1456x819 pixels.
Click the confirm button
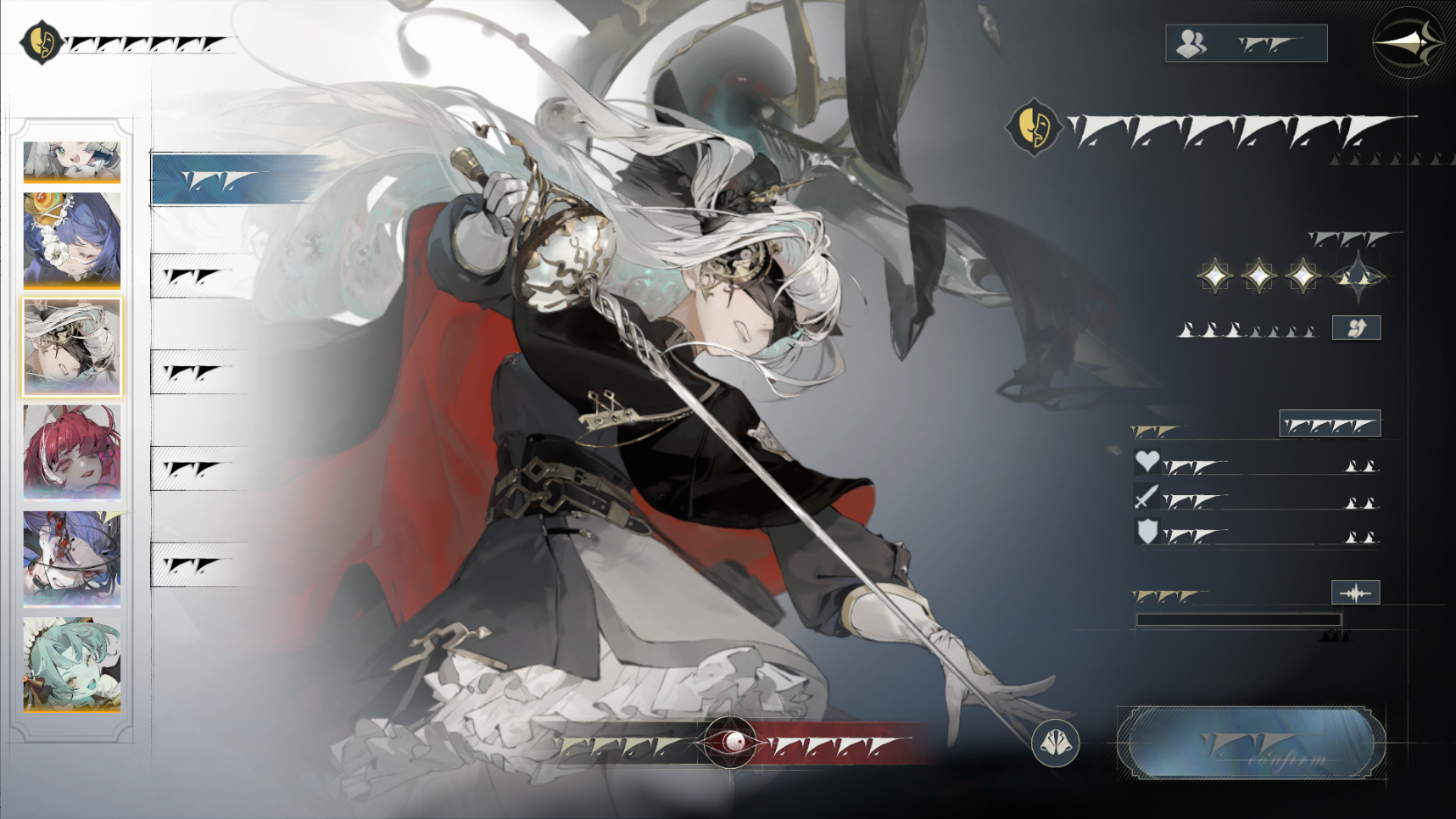point(1252,743)
